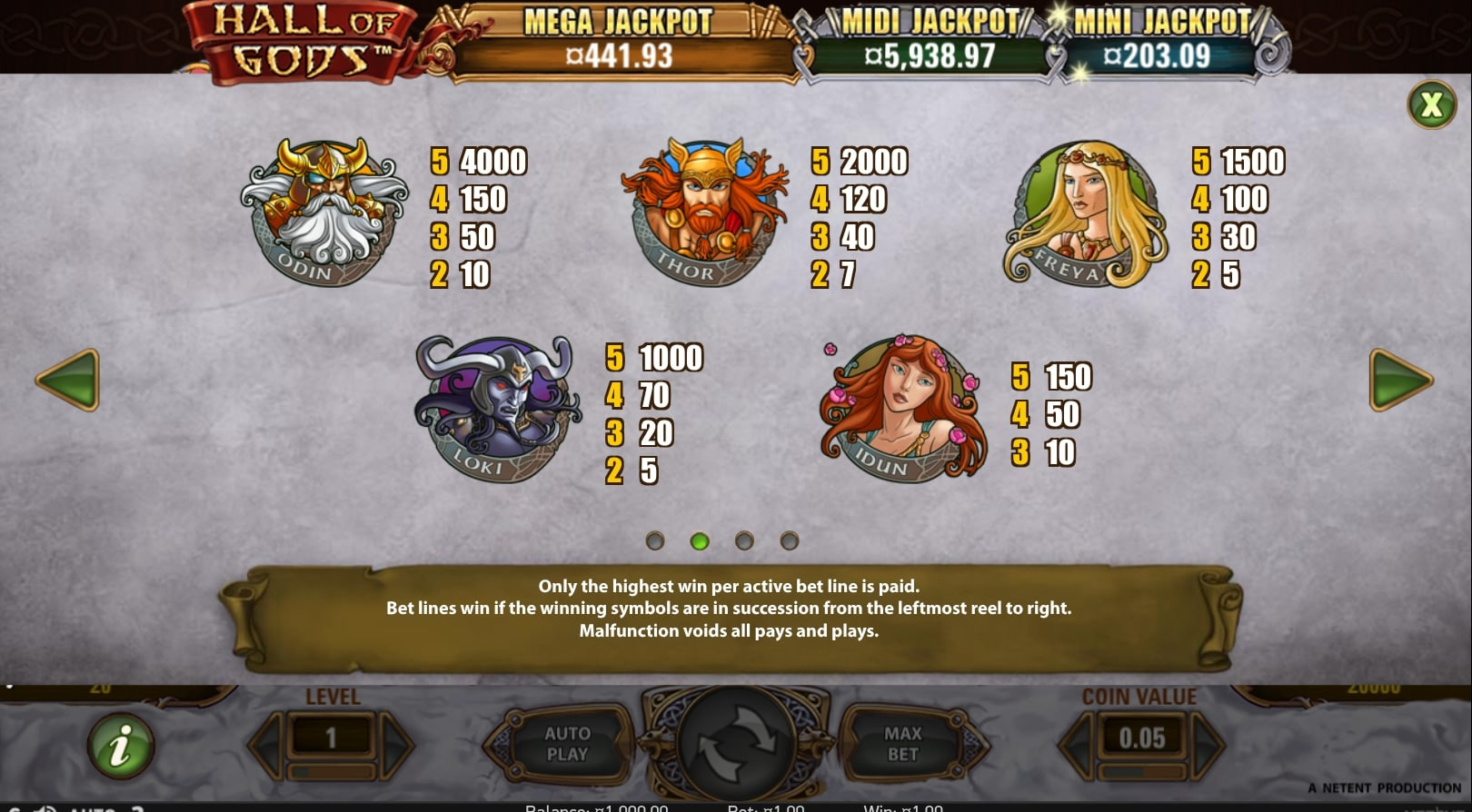
Task: Increase the bet level
Action: click(396, 745)
